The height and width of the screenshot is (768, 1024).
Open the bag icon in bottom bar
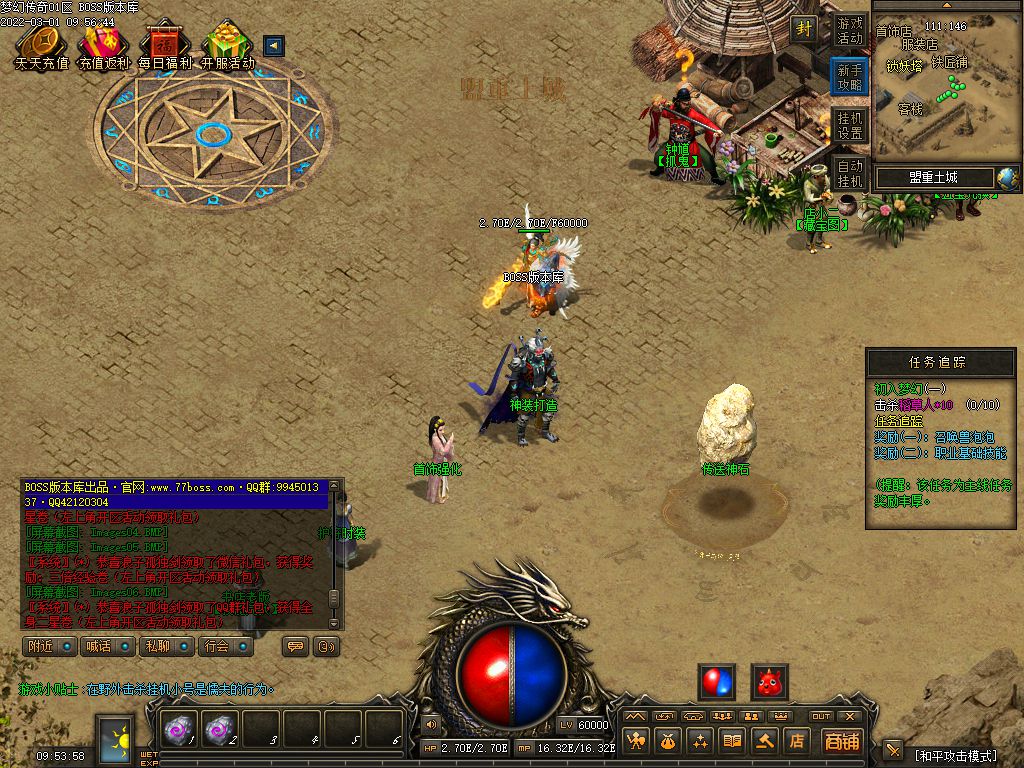click(x=668, y=741)
